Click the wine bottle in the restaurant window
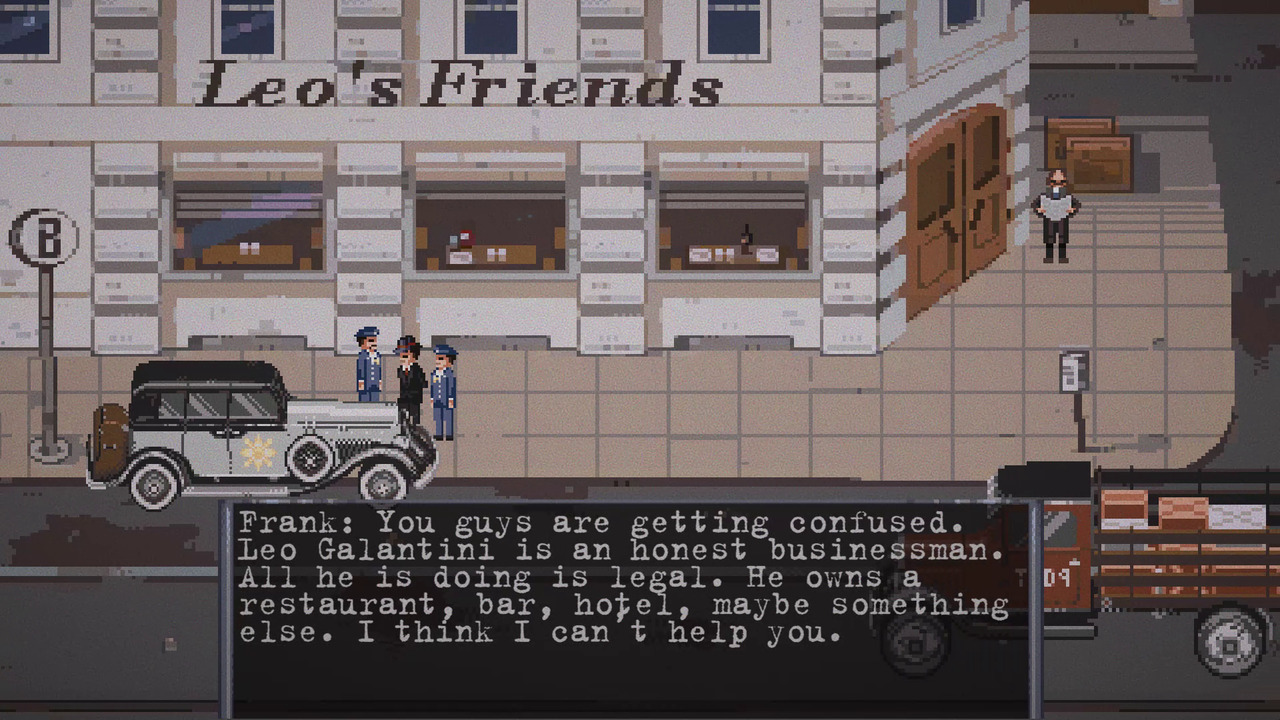The height and width of the screenshot is (720, 1280). tap(745, 238)
